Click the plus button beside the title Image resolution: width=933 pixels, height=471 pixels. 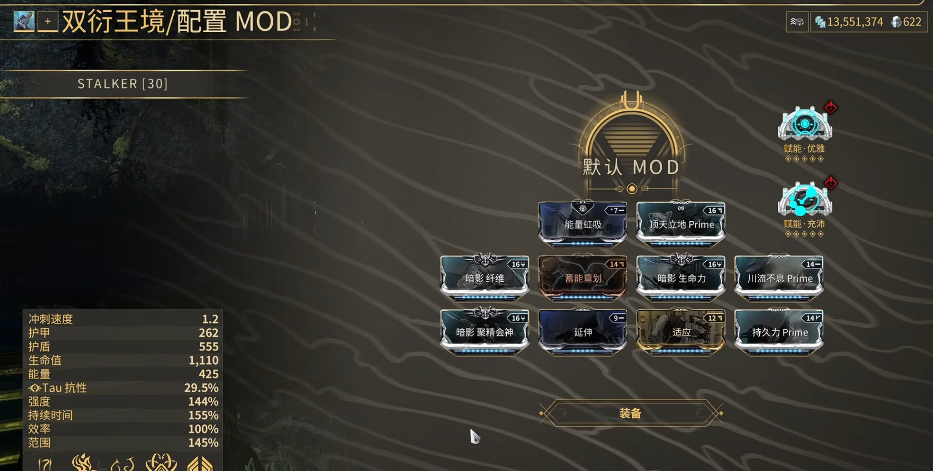pyautogui.click(x=47, y=21)
